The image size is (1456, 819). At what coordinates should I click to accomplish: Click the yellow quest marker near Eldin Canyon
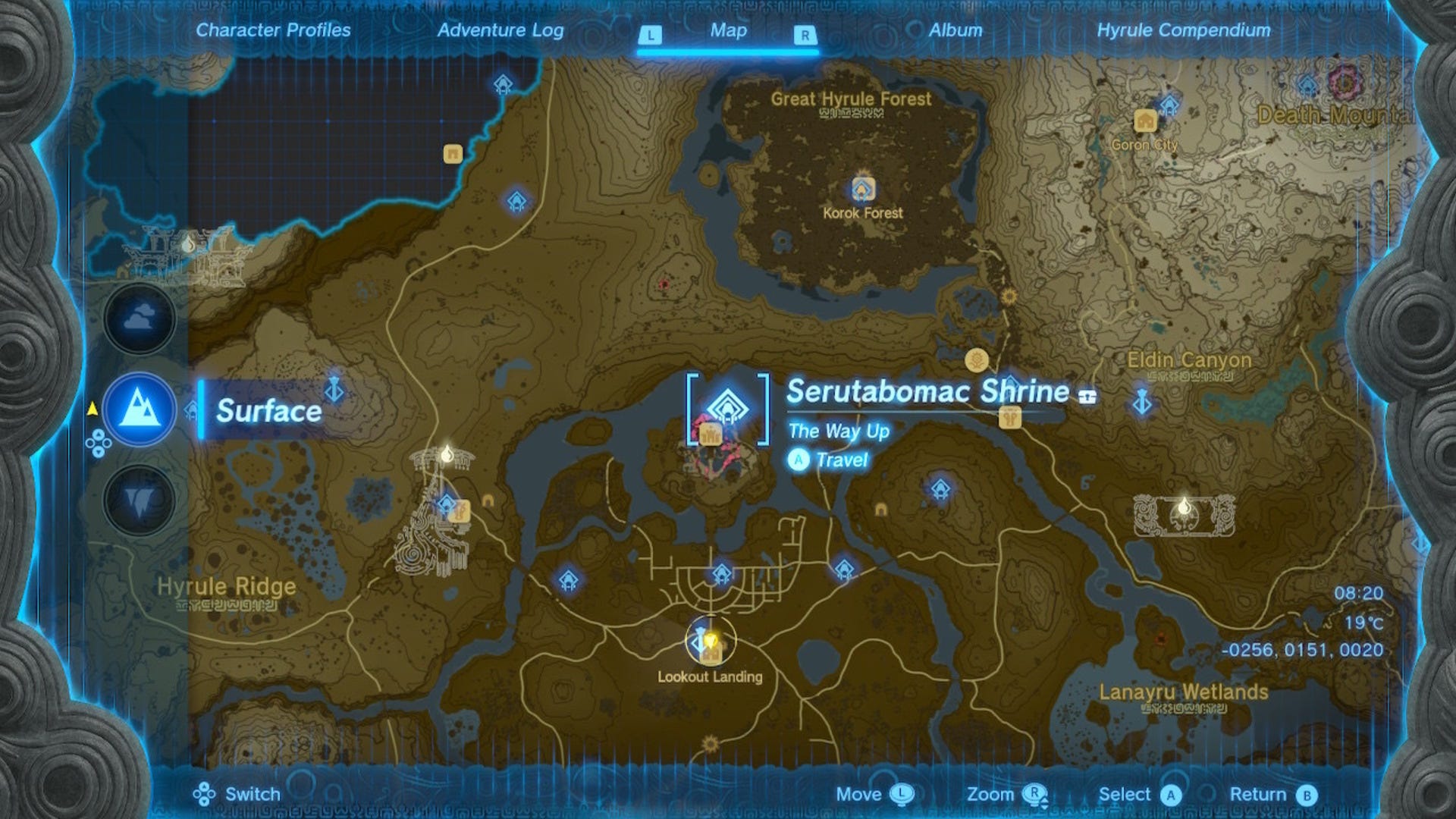[978, 358]
